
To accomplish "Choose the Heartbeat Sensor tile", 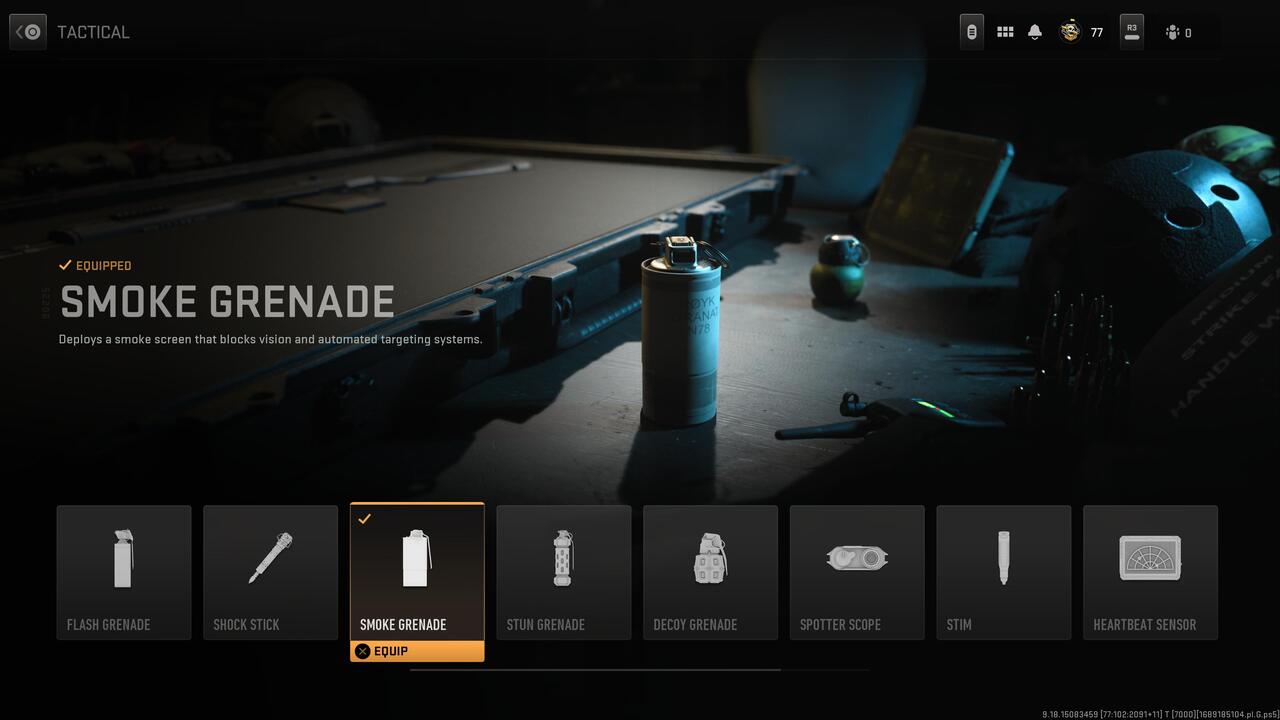I will pyautogui.click(x=1150, y=572).
